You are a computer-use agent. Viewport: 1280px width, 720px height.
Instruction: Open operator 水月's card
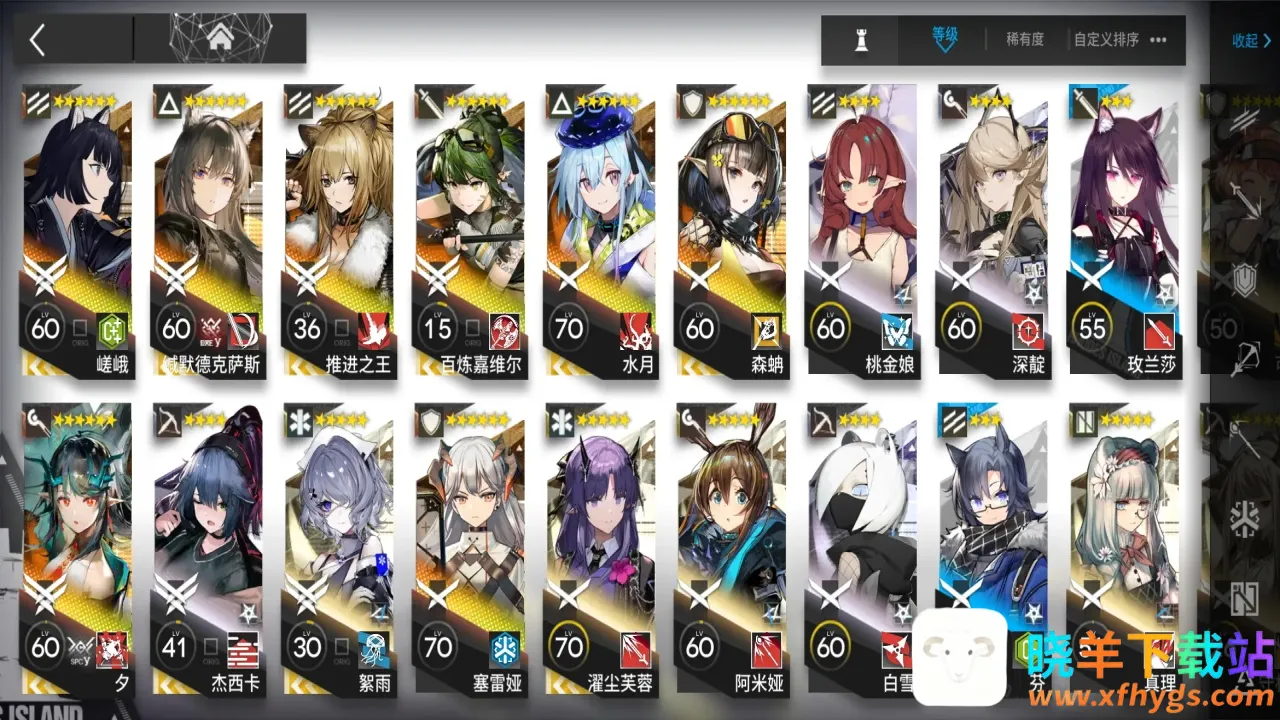click(600, 230)
